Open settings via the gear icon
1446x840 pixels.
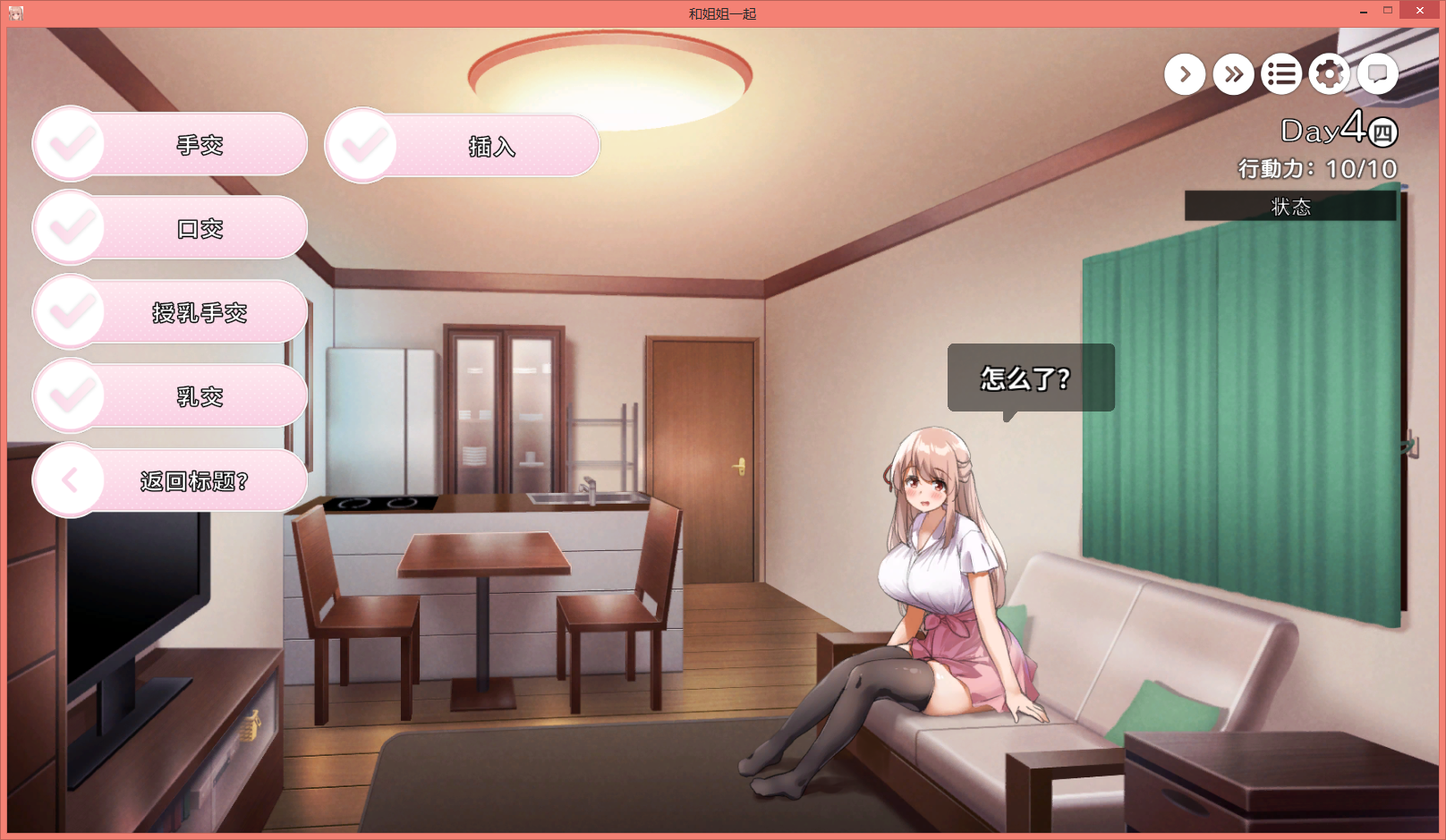tap(1330, 74)
